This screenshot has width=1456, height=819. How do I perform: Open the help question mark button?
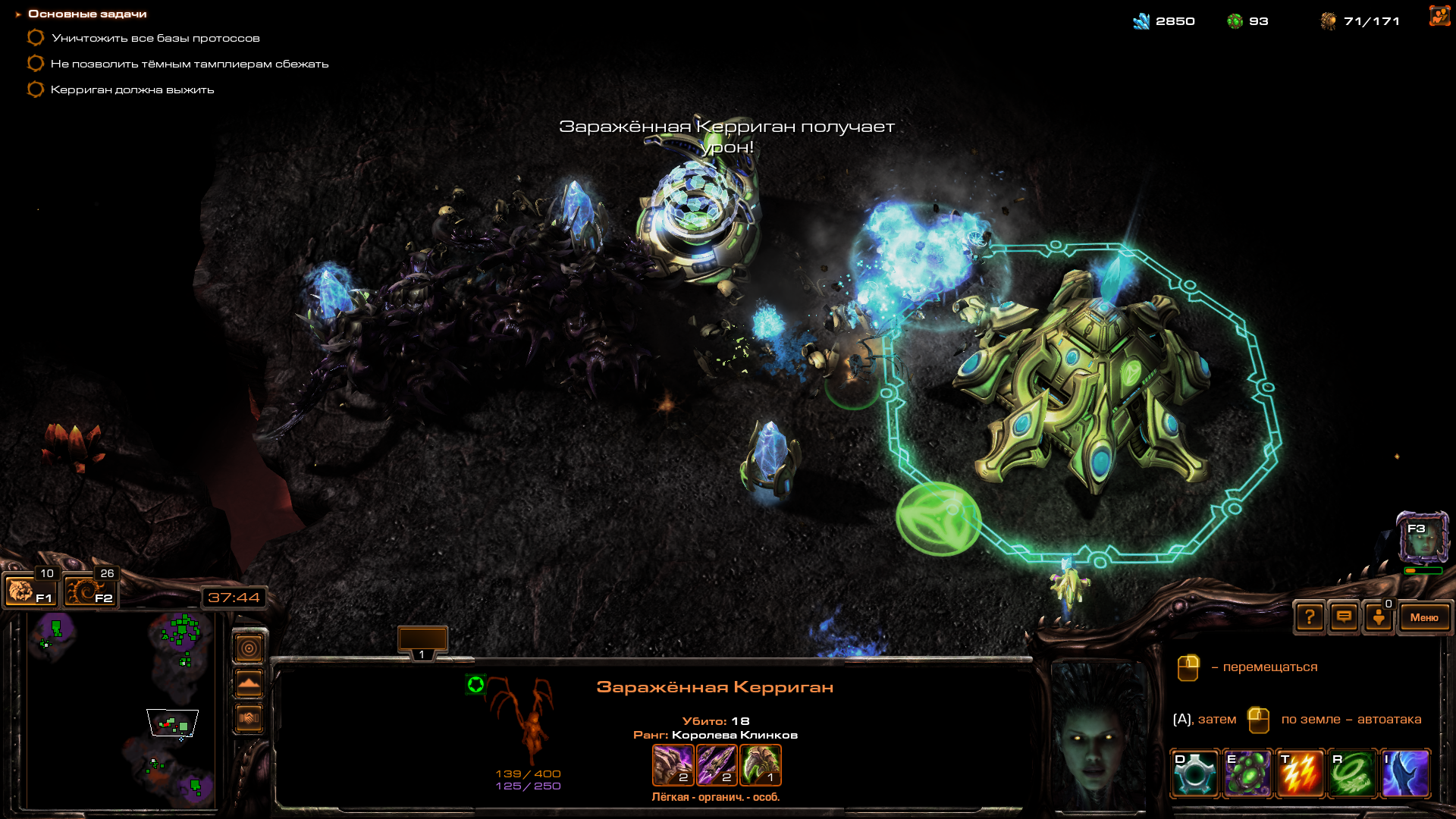pos(1310,617)
